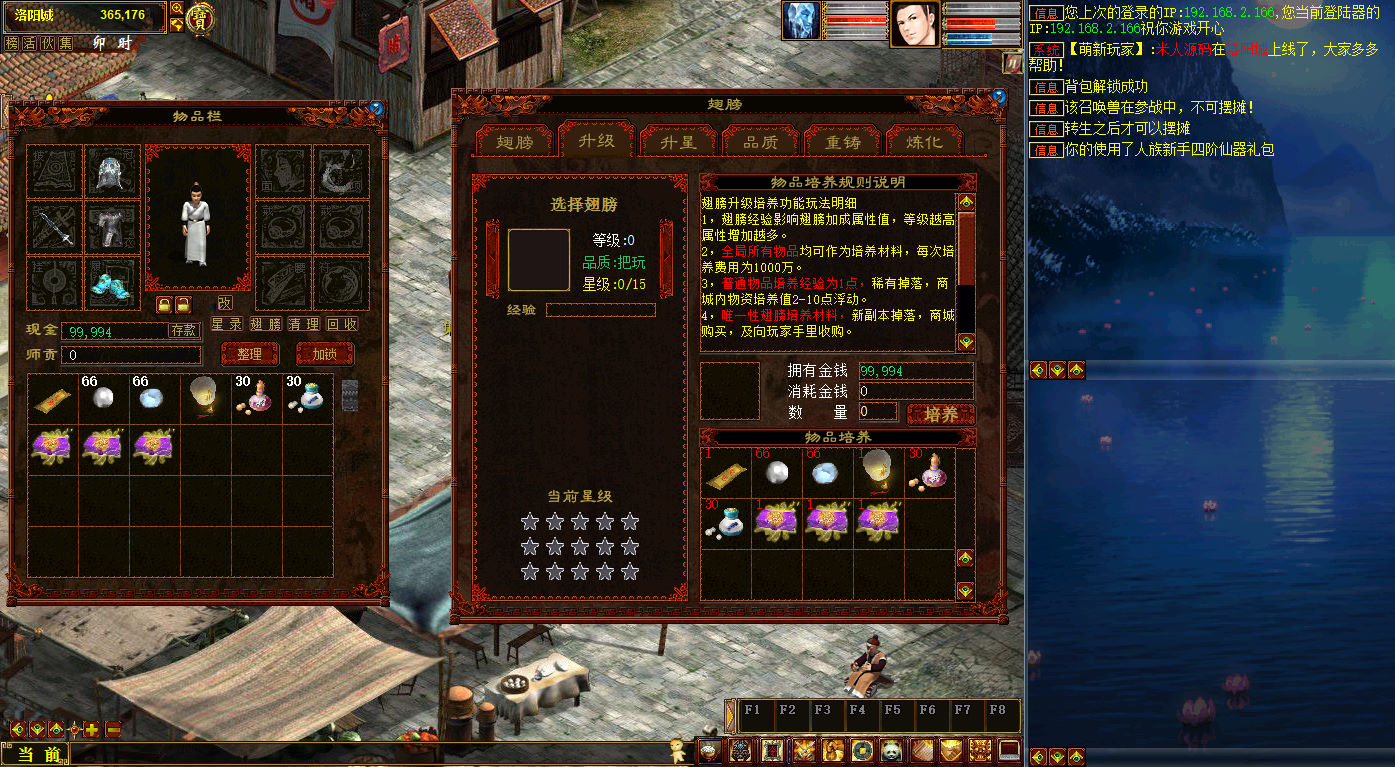The image size is (1395, 767).
Task: Click the 培养 cultivate button
Action: click(940, 414)
